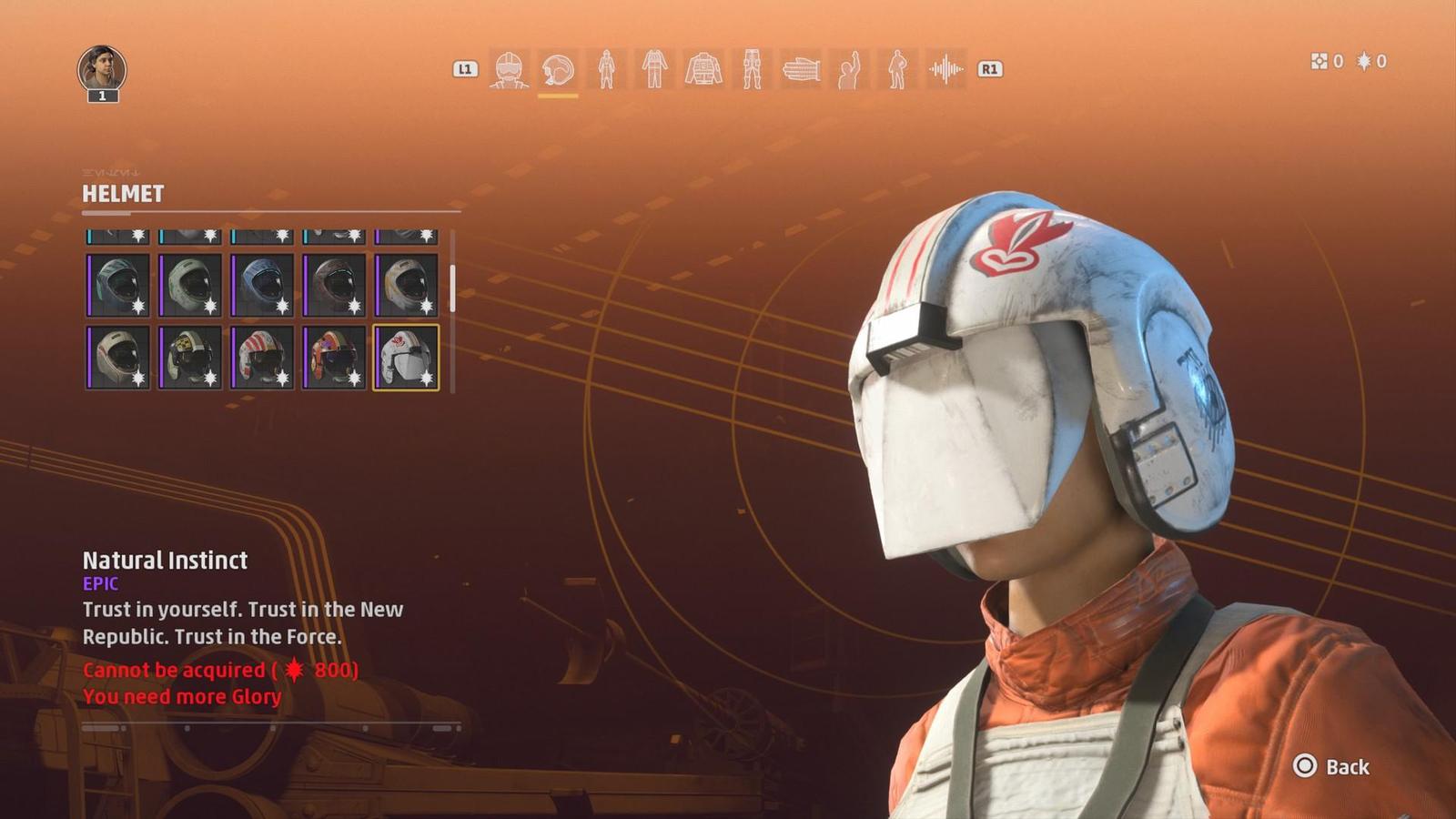
Task: Open the flak vest jacket tab
Action: pos(703,69)
